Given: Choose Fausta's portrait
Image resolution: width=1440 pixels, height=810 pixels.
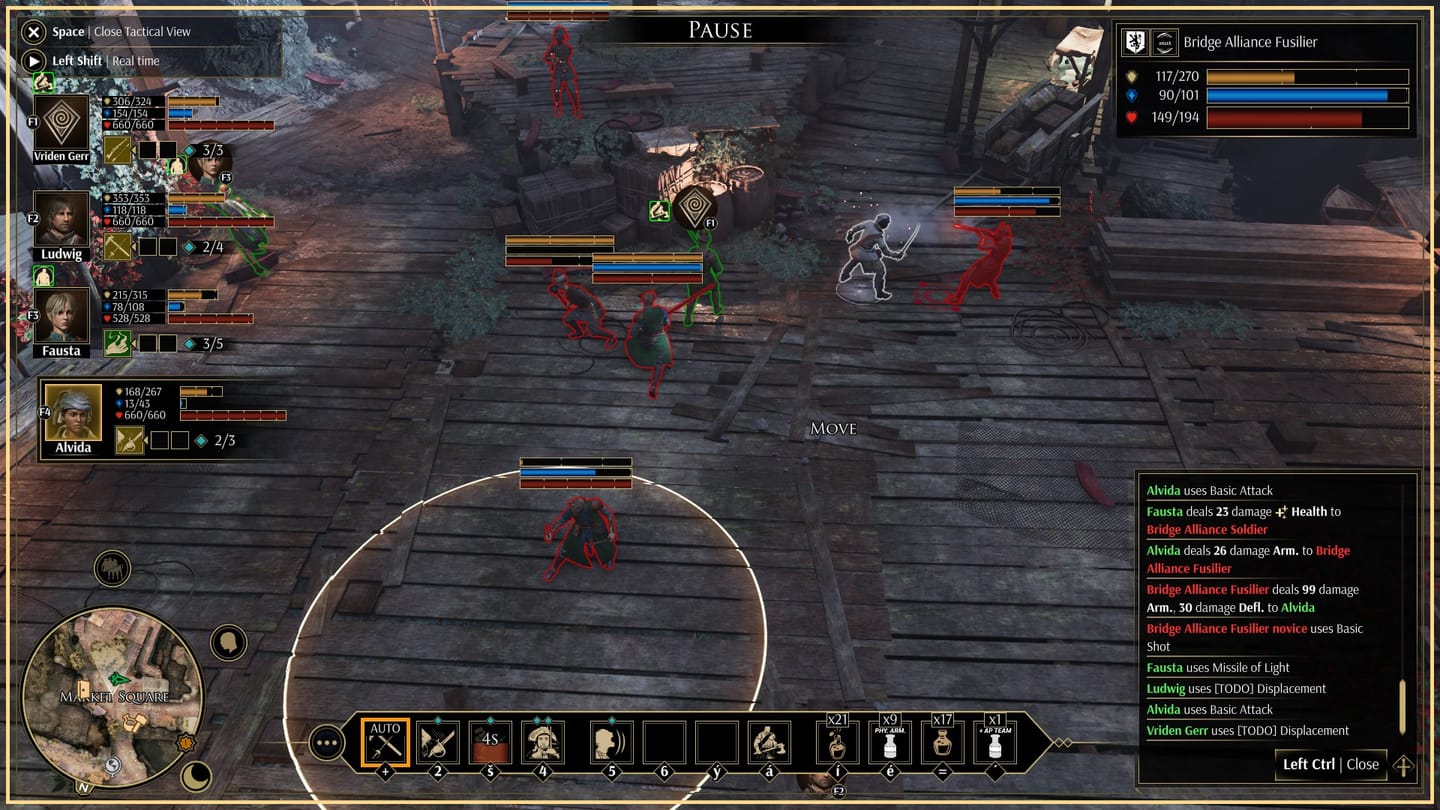Looking at the screenshot, I should point(62,316).
